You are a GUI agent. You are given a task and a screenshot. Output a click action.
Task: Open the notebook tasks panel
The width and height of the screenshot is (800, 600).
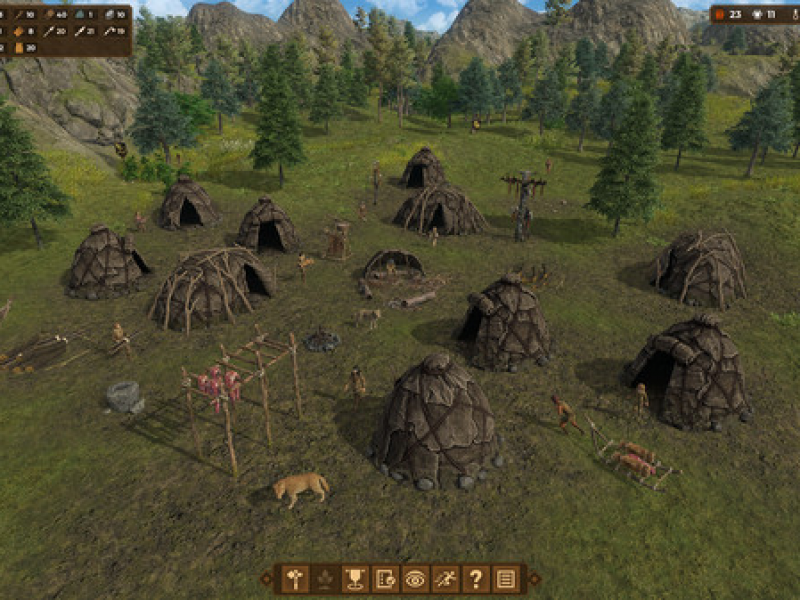tap(385, 578)
